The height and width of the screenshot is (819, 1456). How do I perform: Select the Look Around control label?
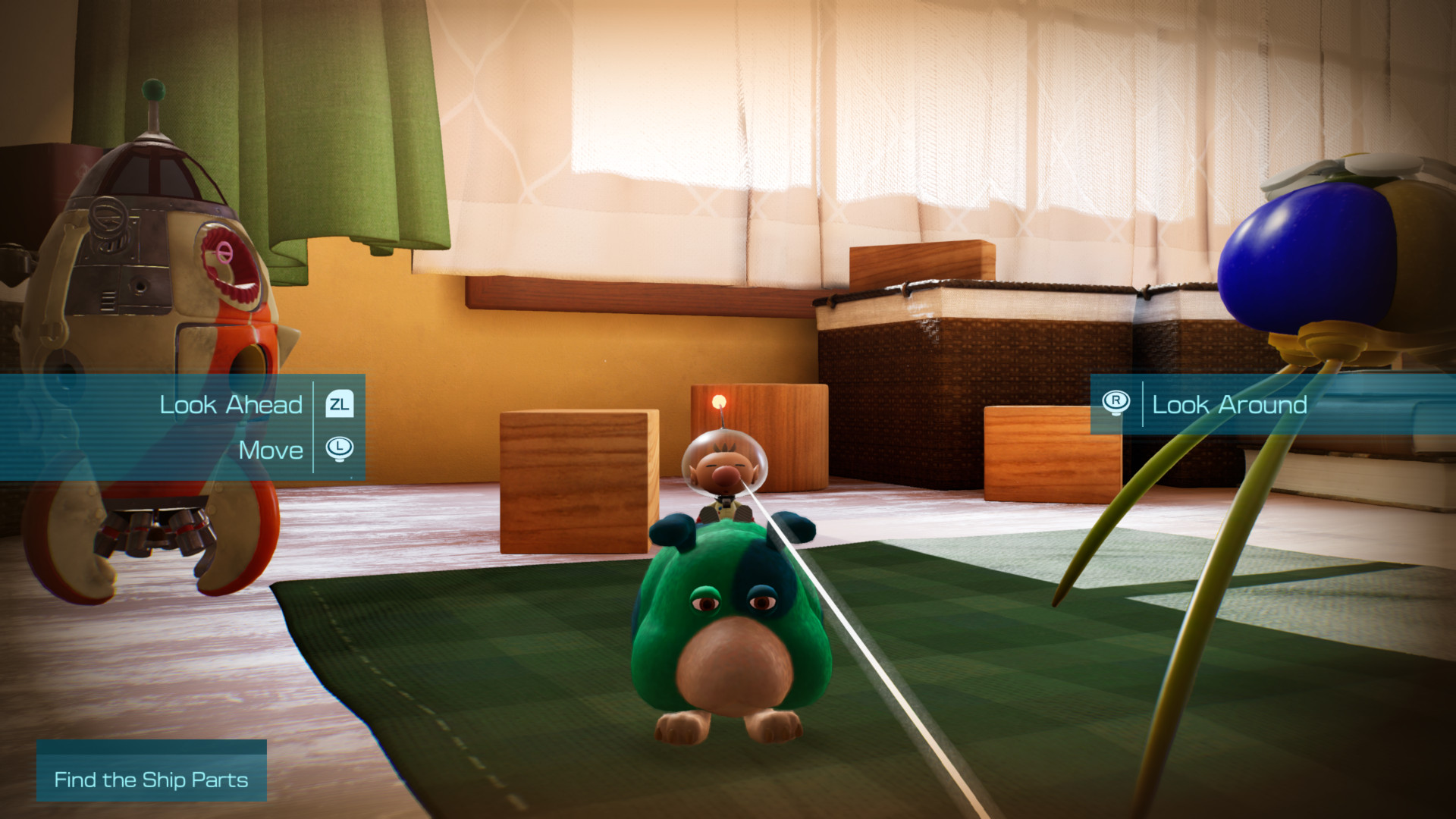(1229, 405)
